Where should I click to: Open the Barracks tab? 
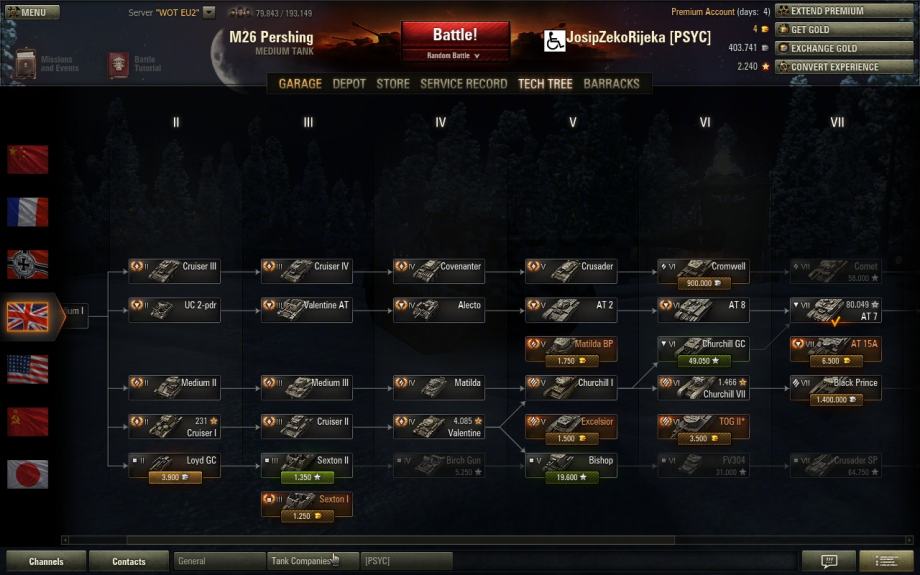tap(611, 84)
